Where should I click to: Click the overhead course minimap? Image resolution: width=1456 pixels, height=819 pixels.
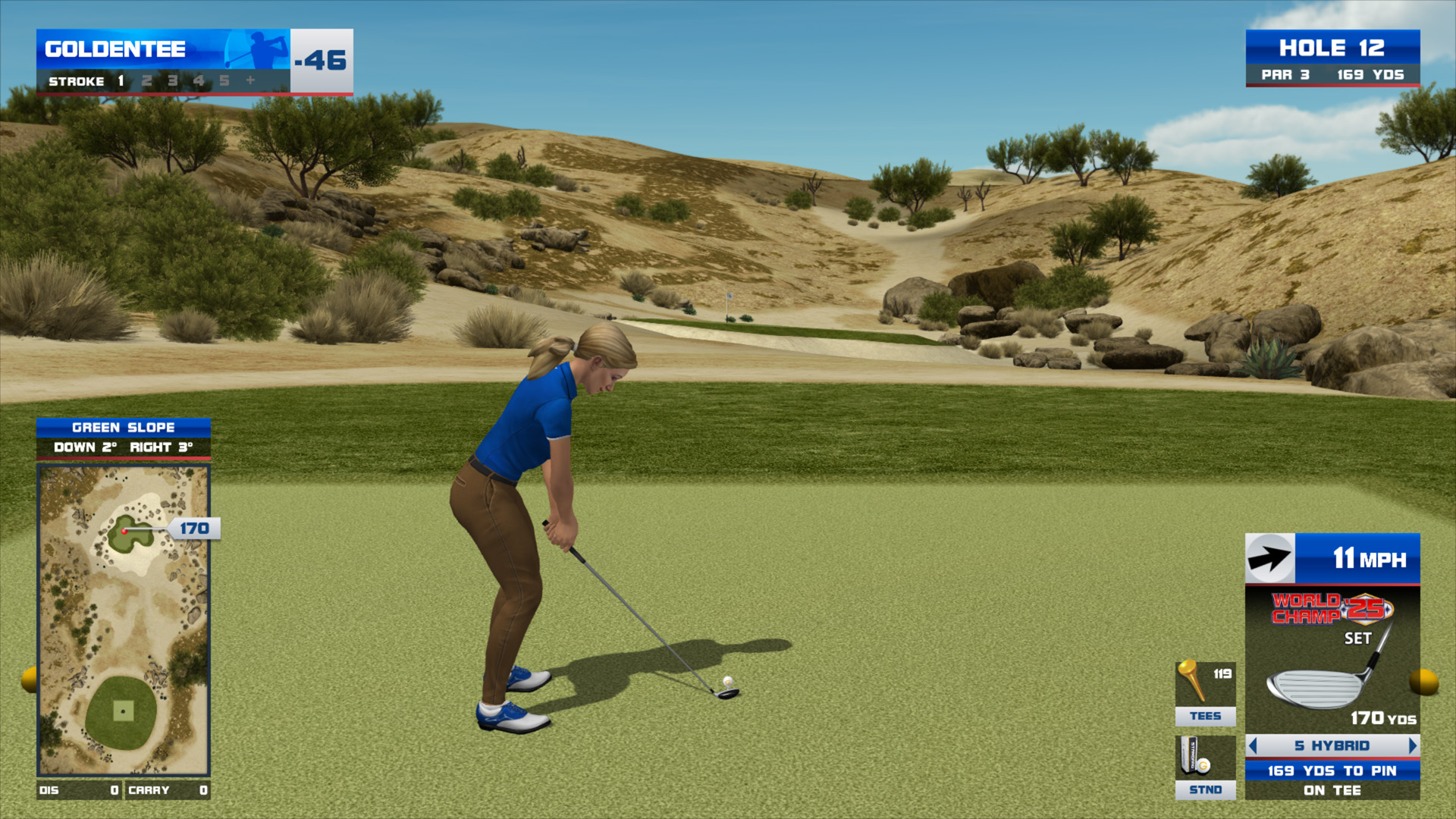coord(124,620)
